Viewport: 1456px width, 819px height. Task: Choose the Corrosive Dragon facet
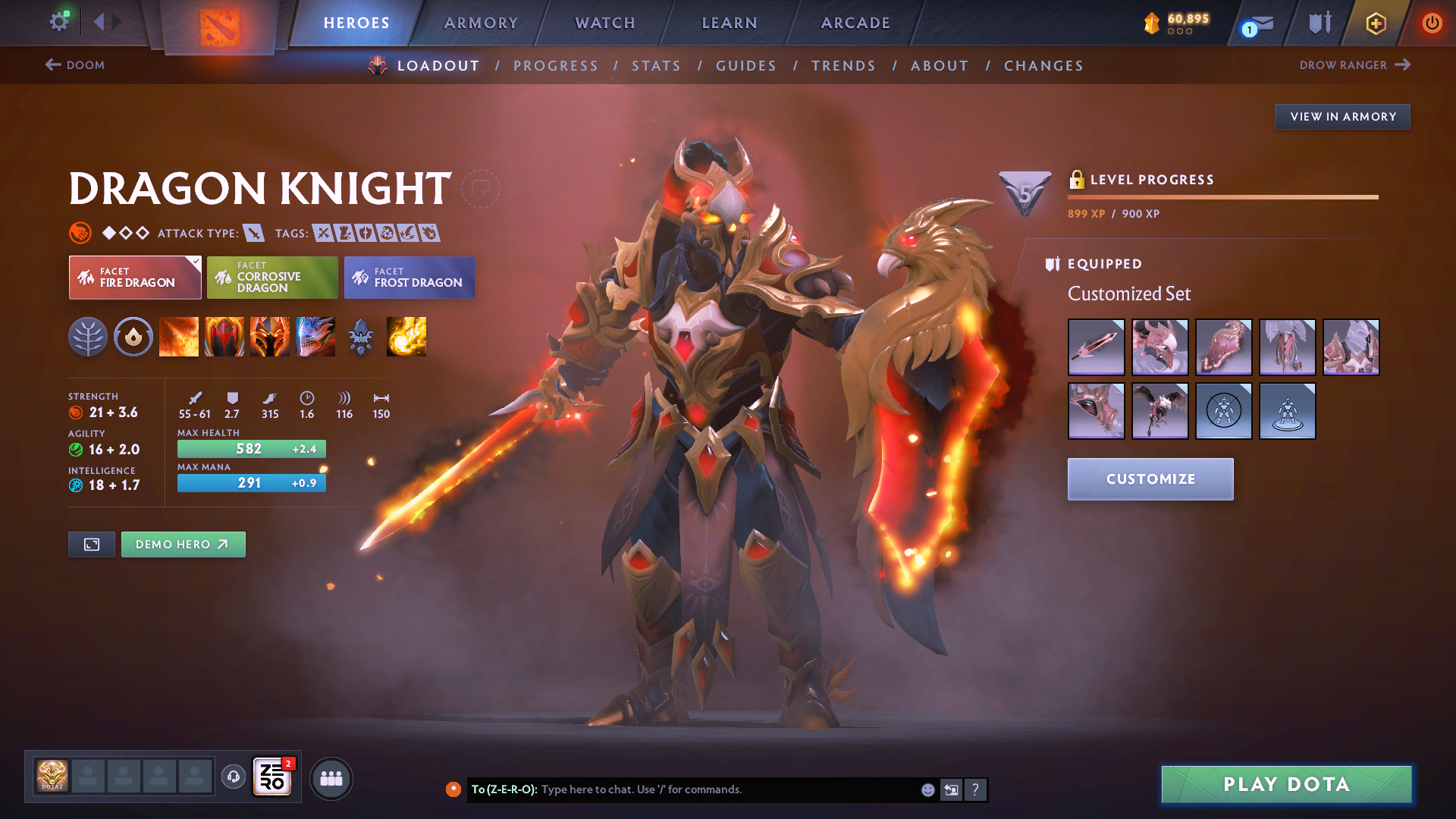point(272,278)
